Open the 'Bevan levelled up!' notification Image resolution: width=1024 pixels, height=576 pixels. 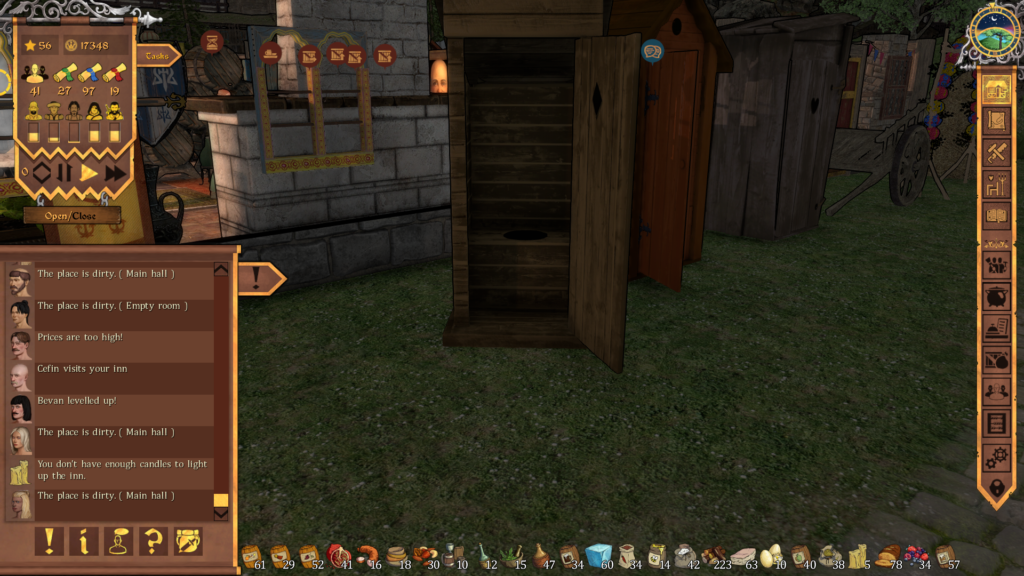tap(77, 400)
